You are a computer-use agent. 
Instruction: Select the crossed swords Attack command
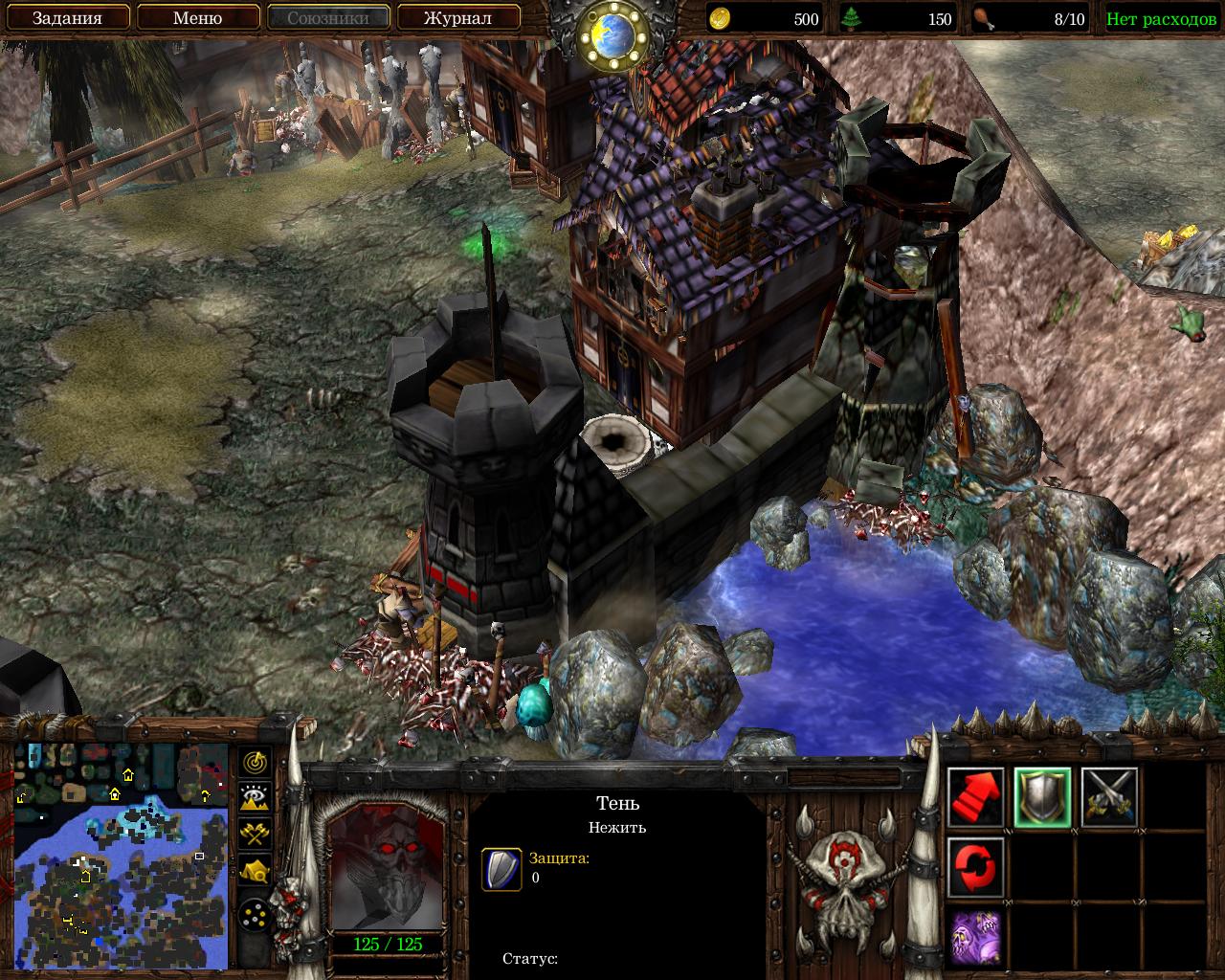(x=1109, y=798)
